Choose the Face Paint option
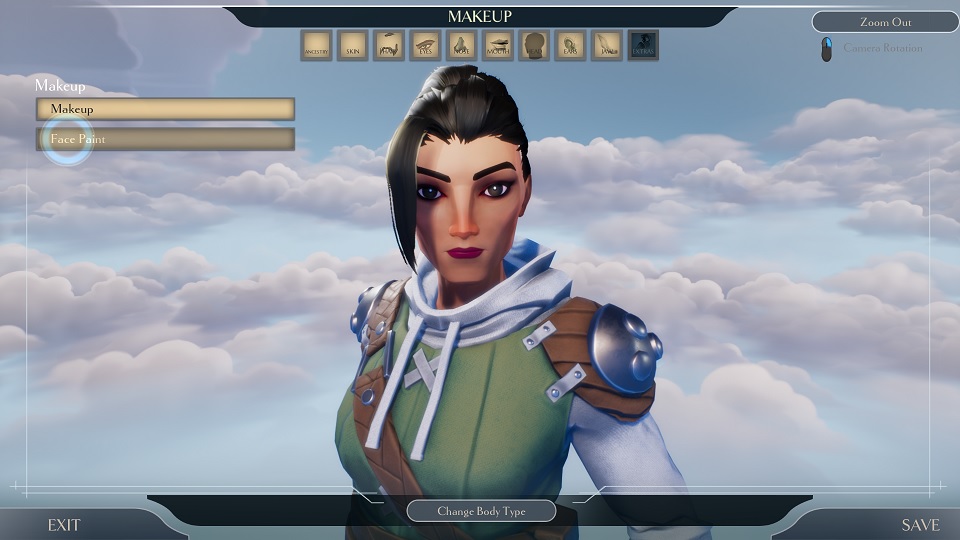The height and width of the screenshot is (540, 960). [x=165, y=139]
